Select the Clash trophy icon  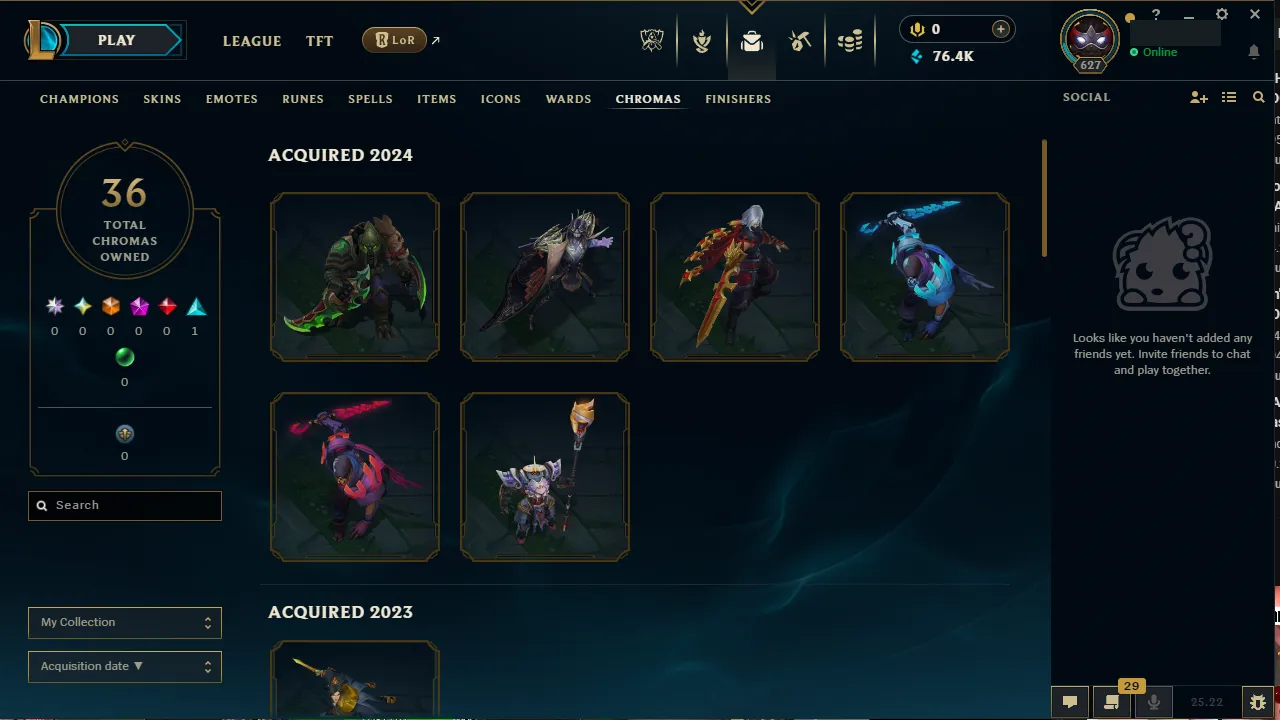[702, 41]
